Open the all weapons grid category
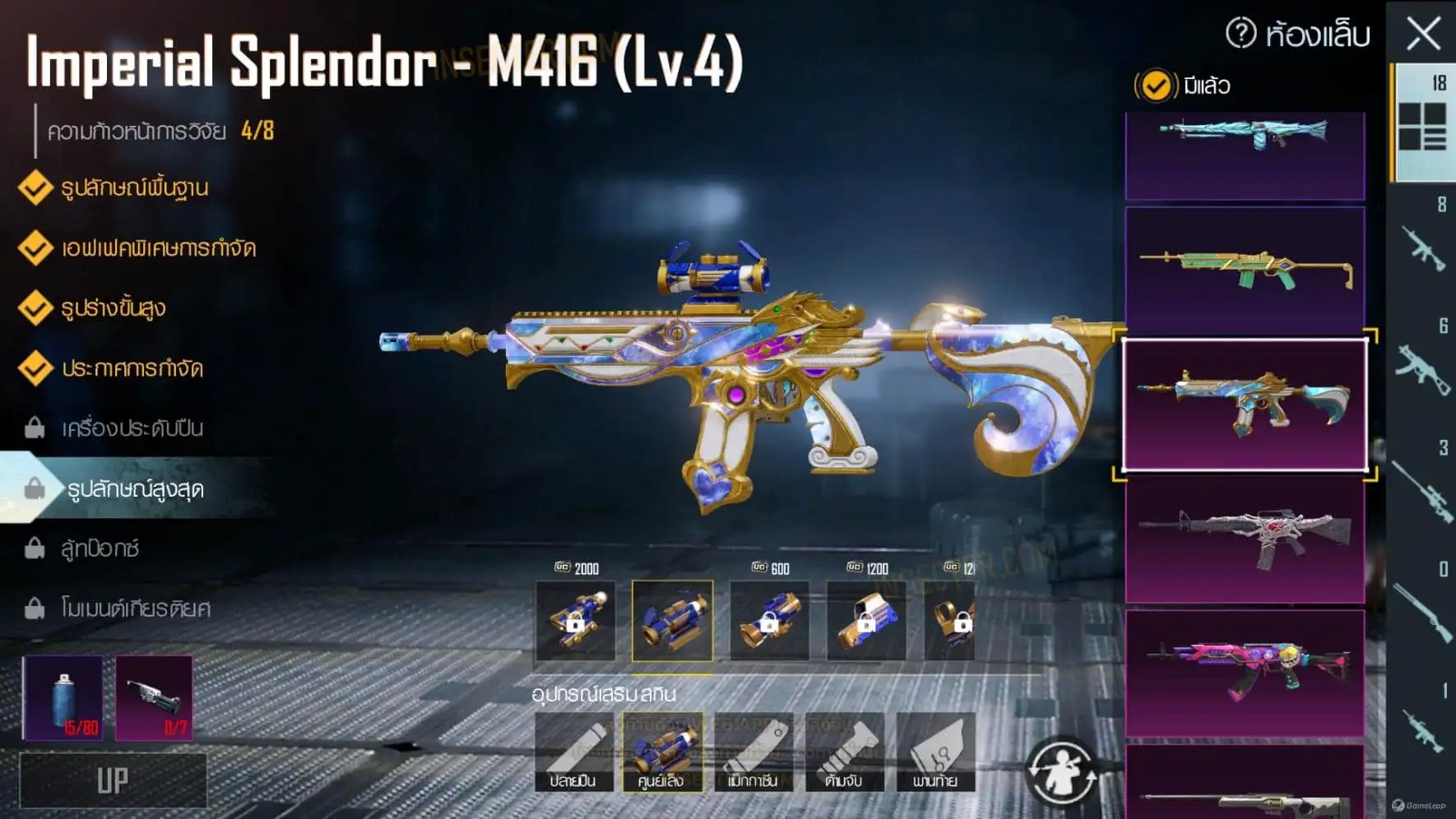The width and height of the screenshot is (1456, 819). pos(1422,126)
